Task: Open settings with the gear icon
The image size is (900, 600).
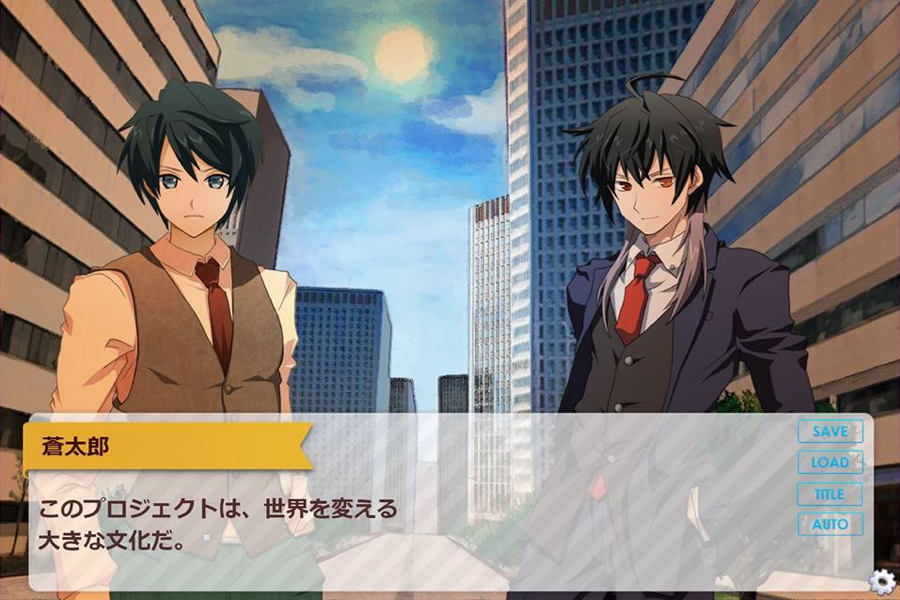Action: pyautogui.click(x=881, y=582)
